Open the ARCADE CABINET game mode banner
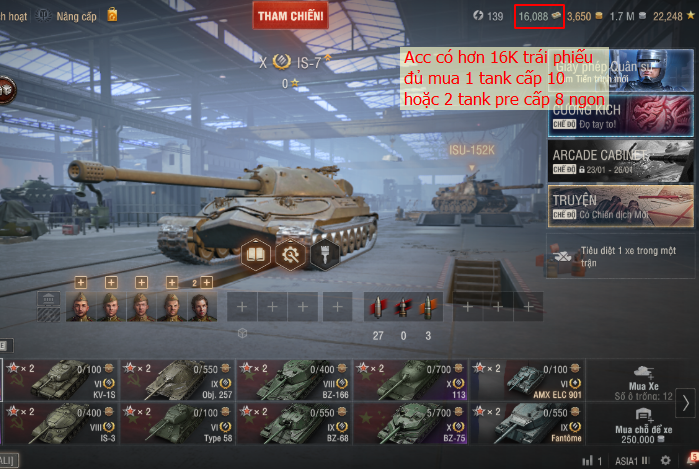This screenshot has height=469, width=699. (x=620, y=161)
